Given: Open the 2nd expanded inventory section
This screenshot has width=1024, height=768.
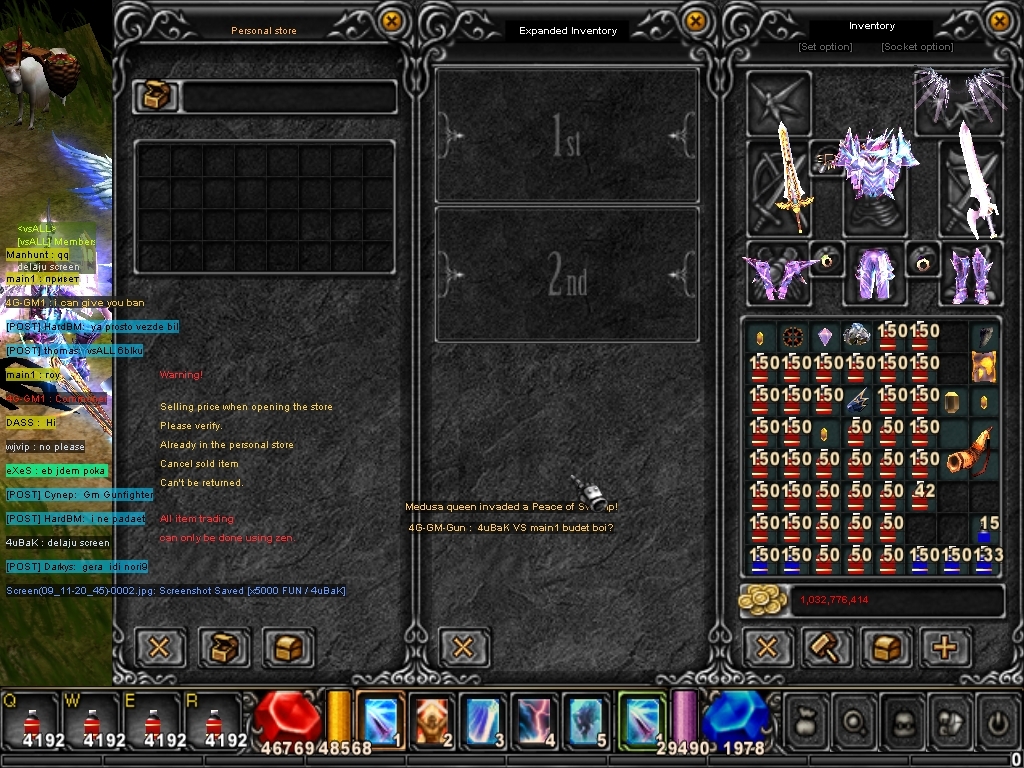Looking at the screenshot, I should pos(567,274).
